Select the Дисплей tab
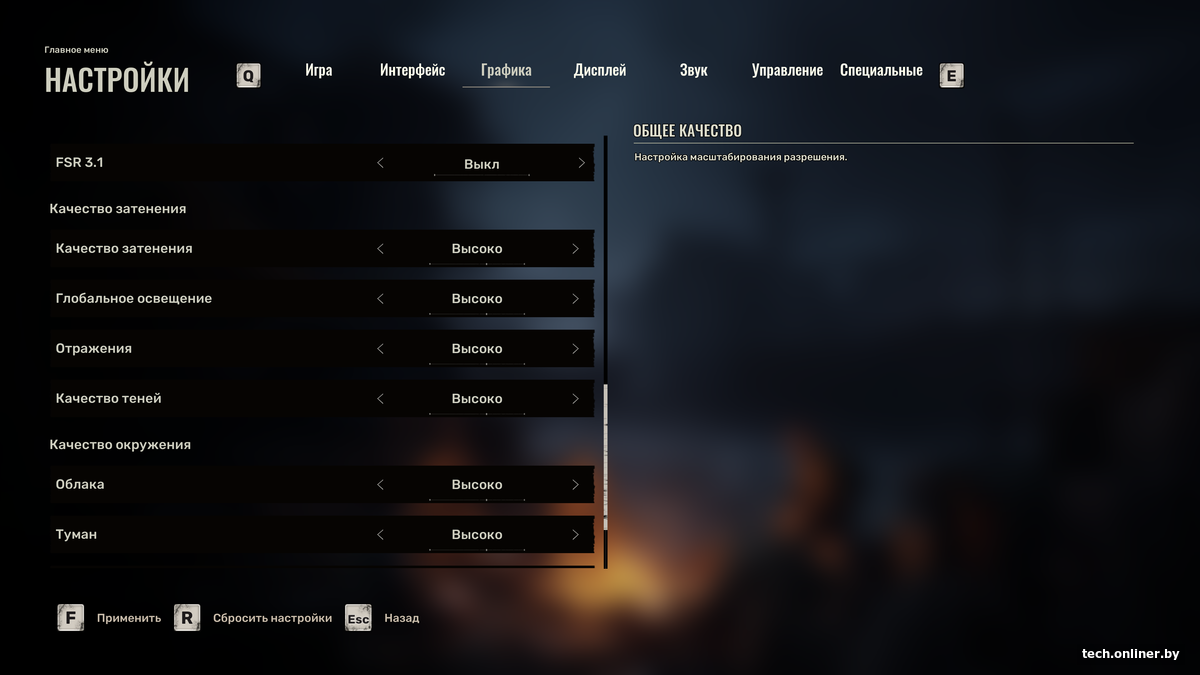 600,71
